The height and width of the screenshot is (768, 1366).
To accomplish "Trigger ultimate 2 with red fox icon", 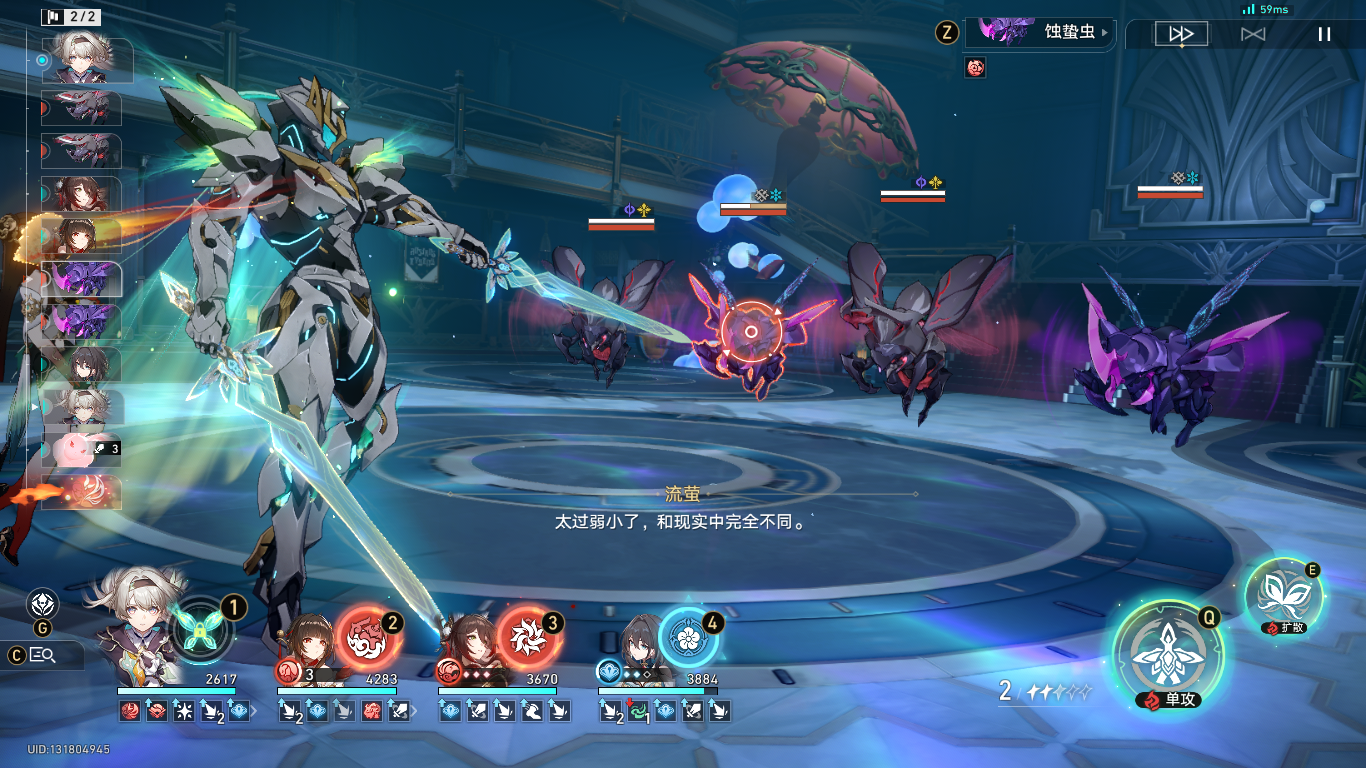I will point(367,636).
